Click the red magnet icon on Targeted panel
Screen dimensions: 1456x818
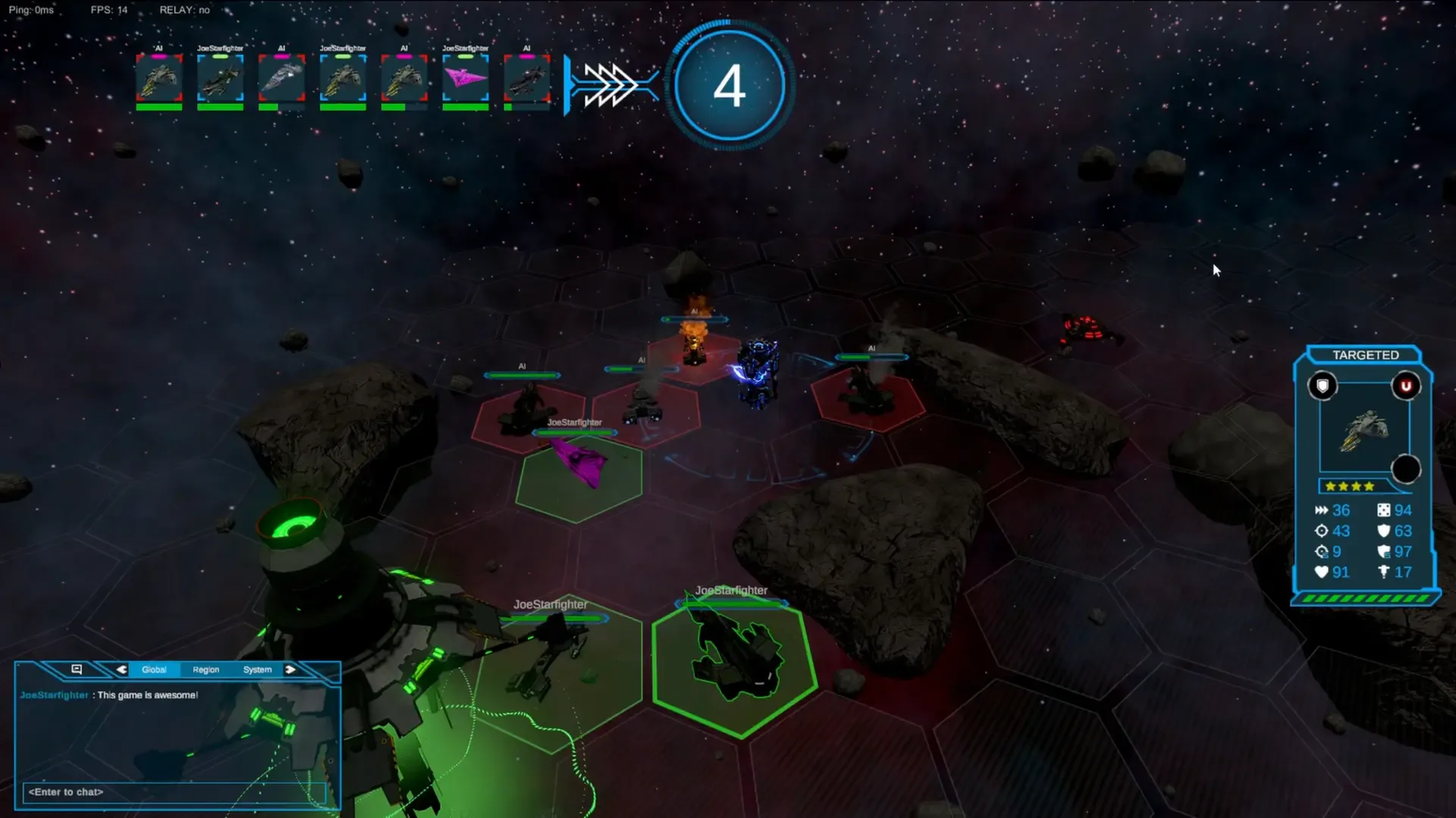1405,386
